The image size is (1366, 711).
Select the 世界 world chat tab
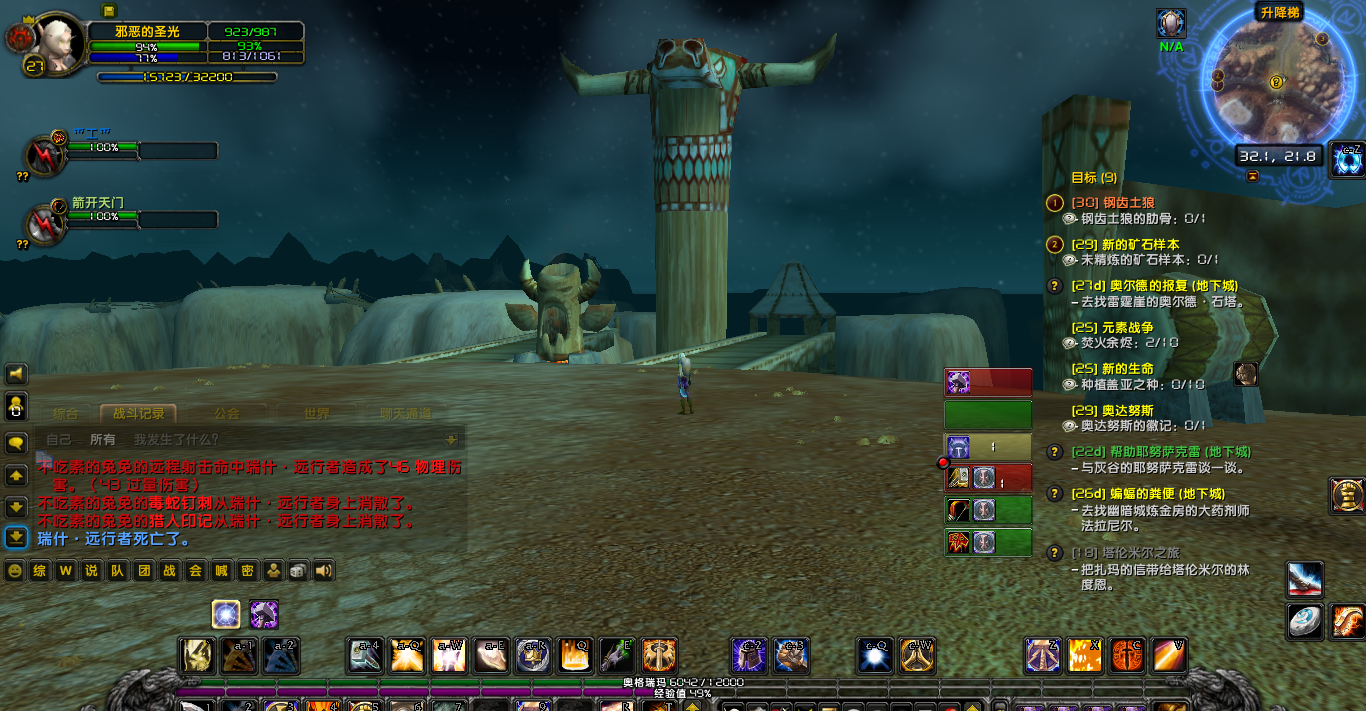point(317,413)
